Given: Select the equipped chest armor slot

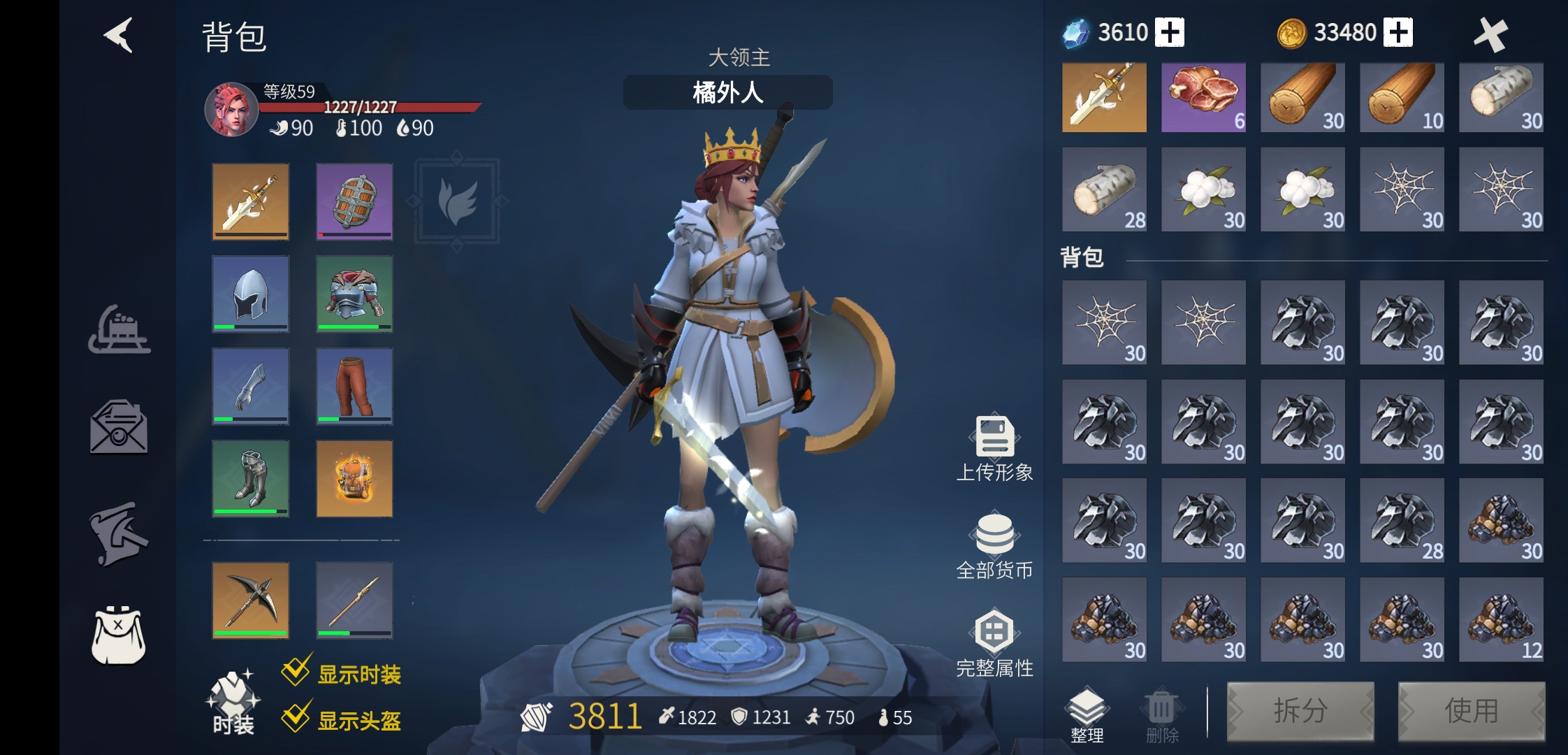Looking at the screenshot, I should 354,294.
